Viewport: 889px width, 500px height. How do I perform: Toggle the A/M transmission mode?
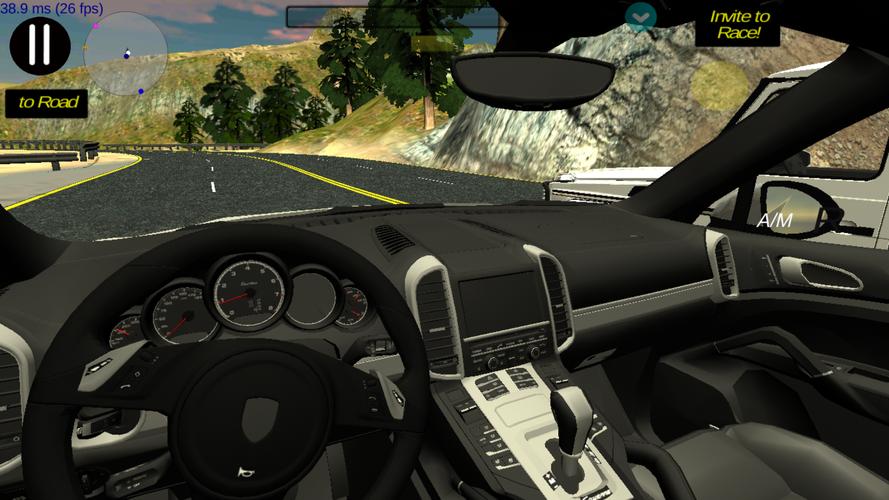point(776,219)
